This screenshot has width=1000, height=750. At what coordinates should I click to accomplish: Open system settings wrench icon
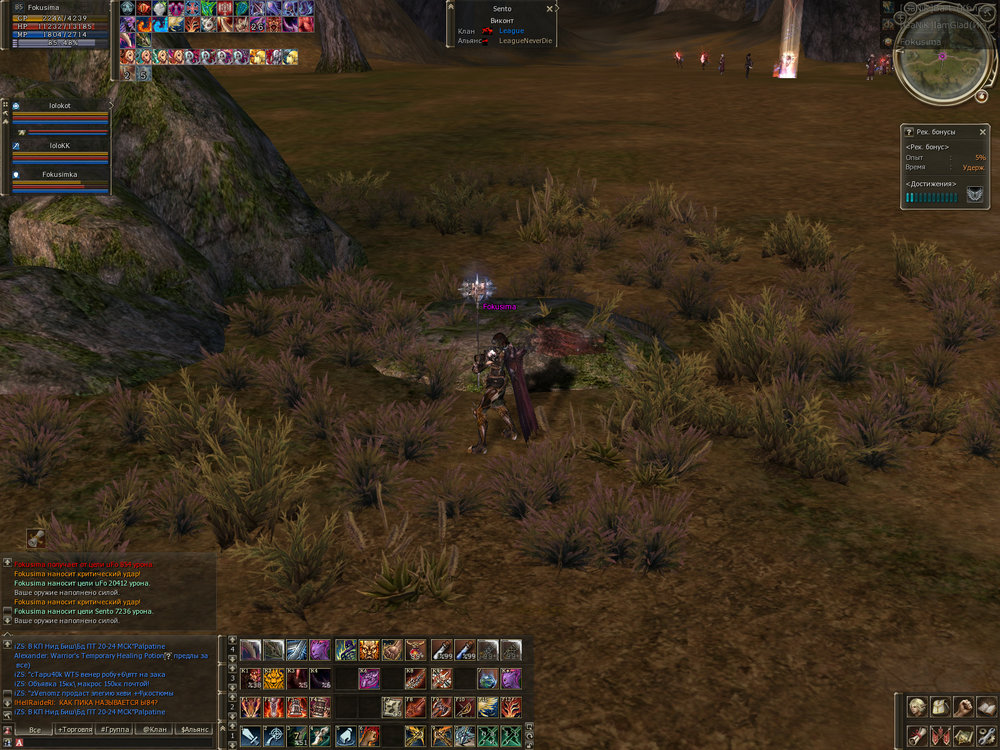pos(984,735)
